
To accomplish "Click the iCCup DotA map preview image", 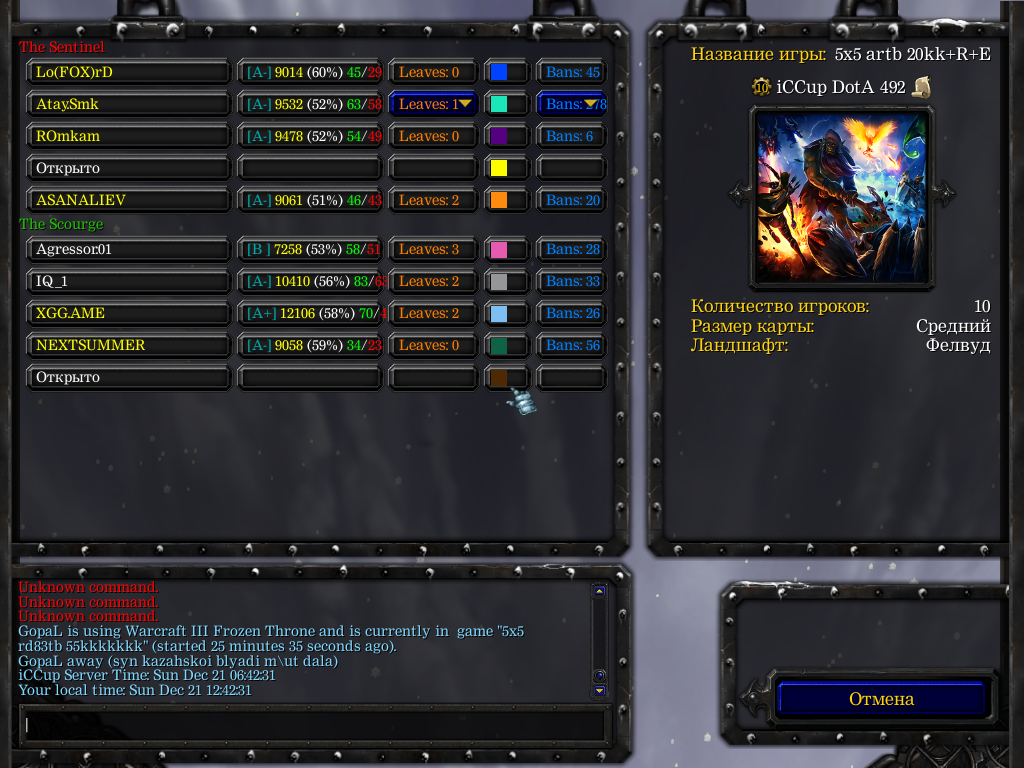I will click(x=840, y=195).
